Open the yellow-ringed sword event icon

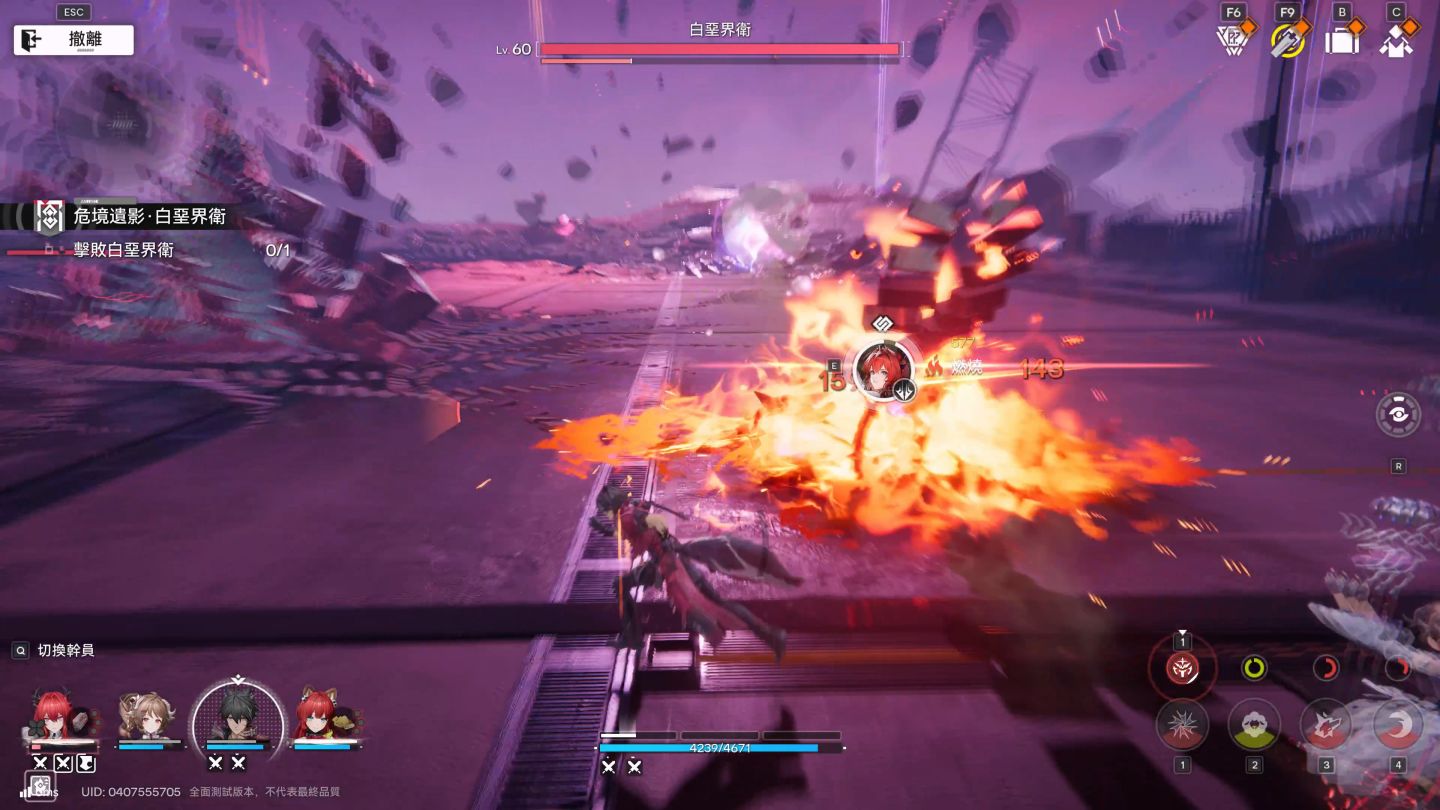pyautogui.click(x=1287, y=41)
